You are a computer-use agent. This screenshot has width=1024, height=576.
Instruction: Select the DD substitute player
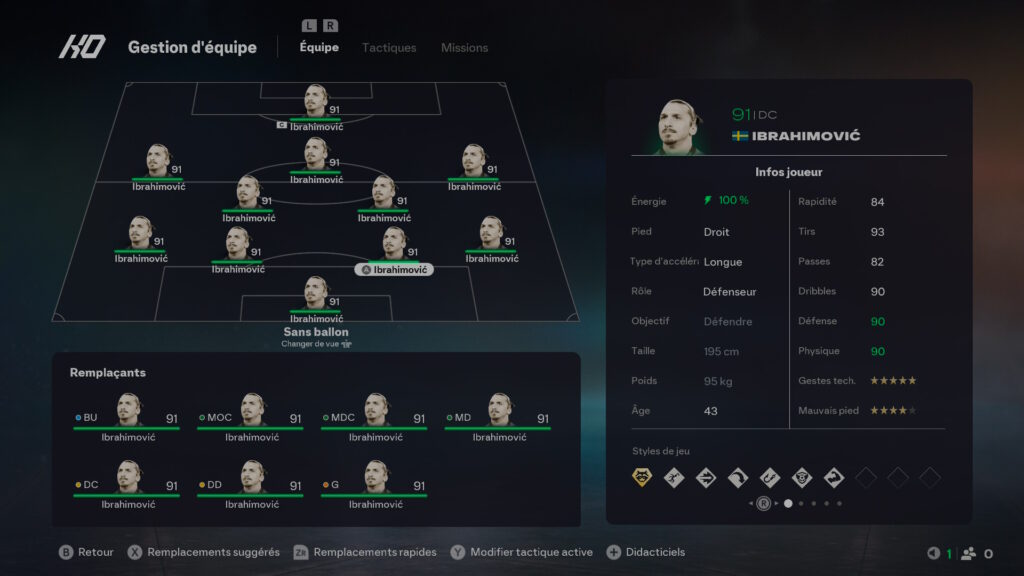tap(251, 484)
